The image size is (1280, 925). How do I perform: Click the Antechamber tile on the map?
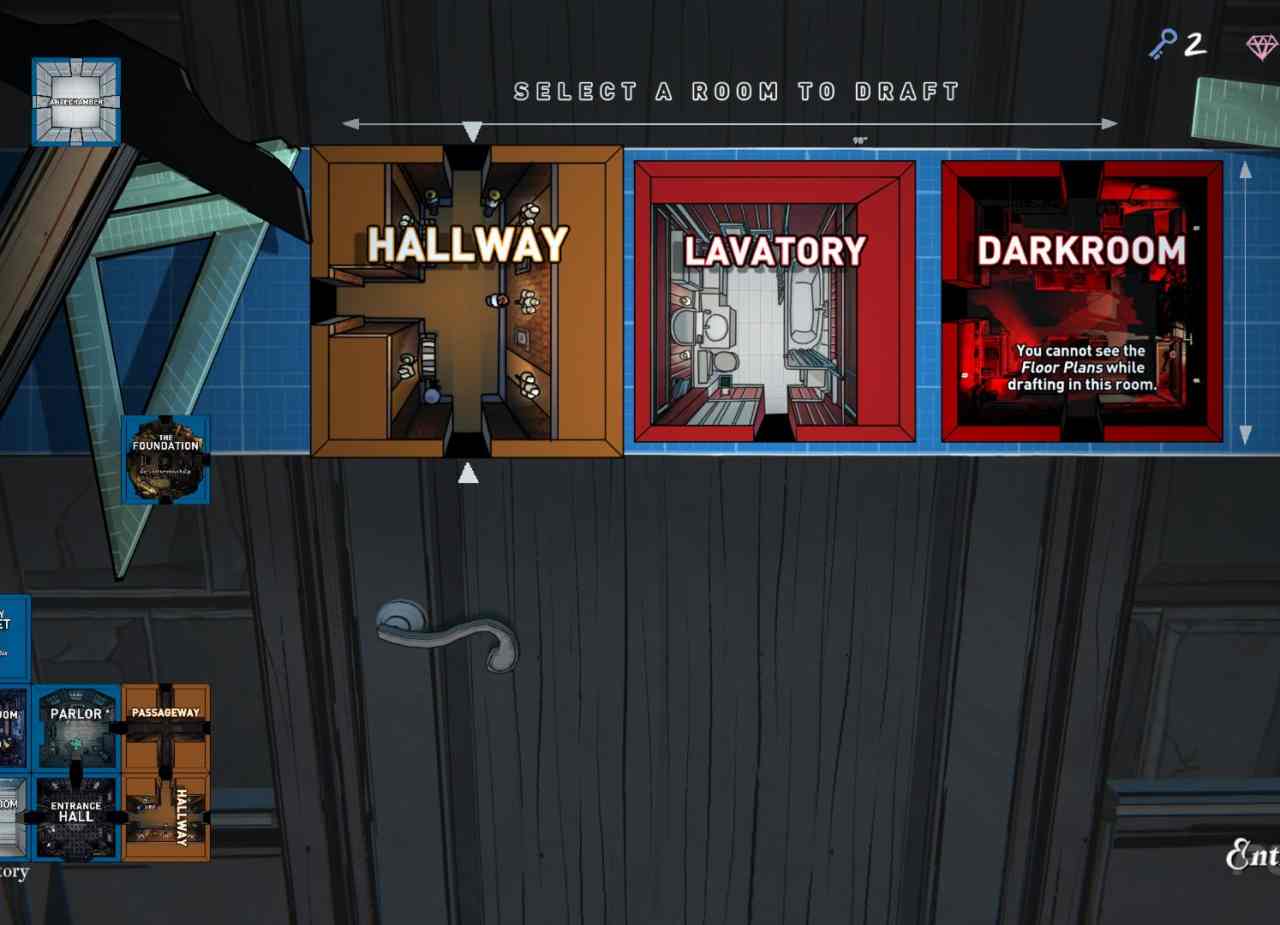click(x=76, y=101)
